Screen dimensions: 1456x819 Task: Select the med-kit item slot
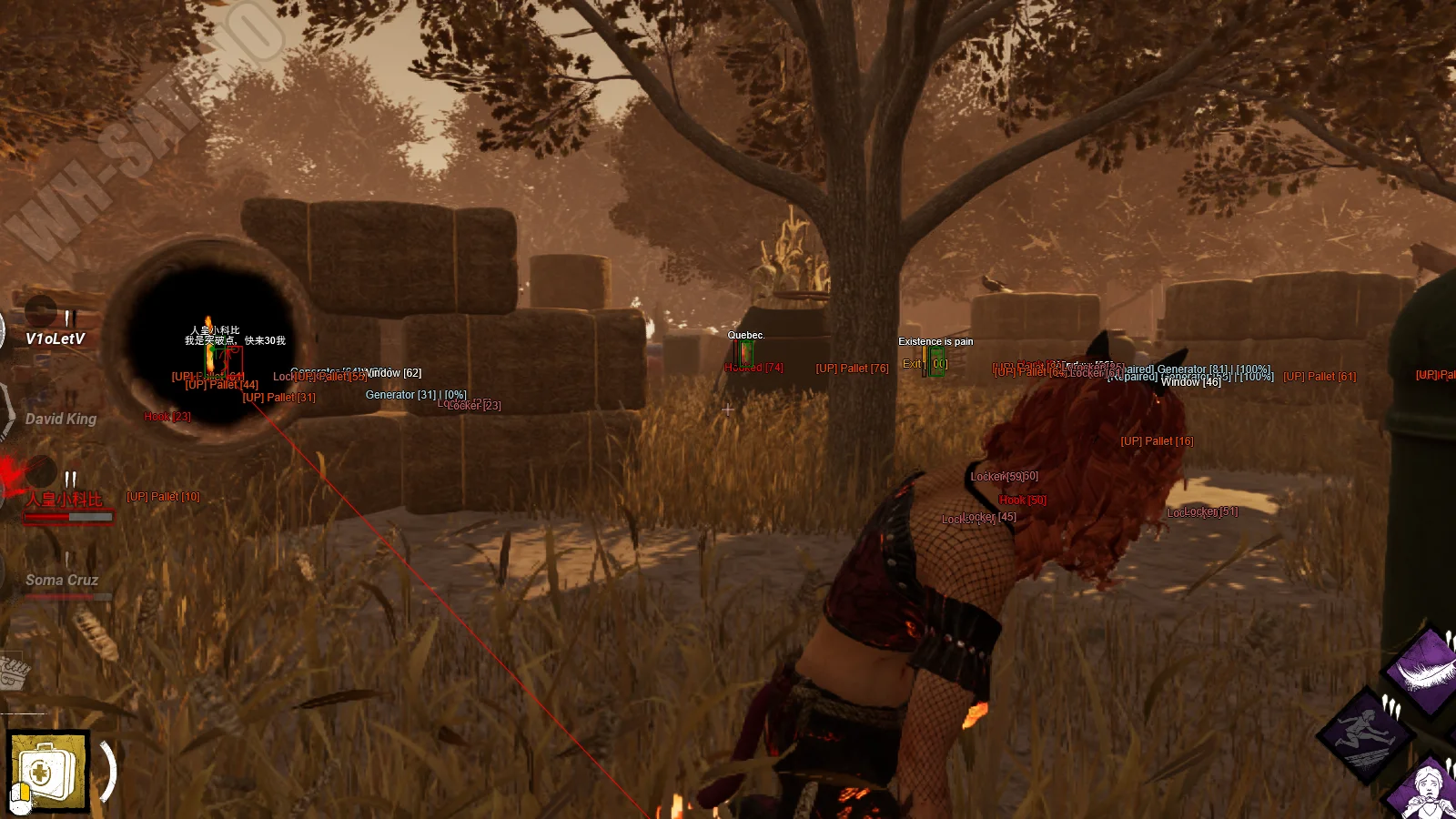(47, 771)
